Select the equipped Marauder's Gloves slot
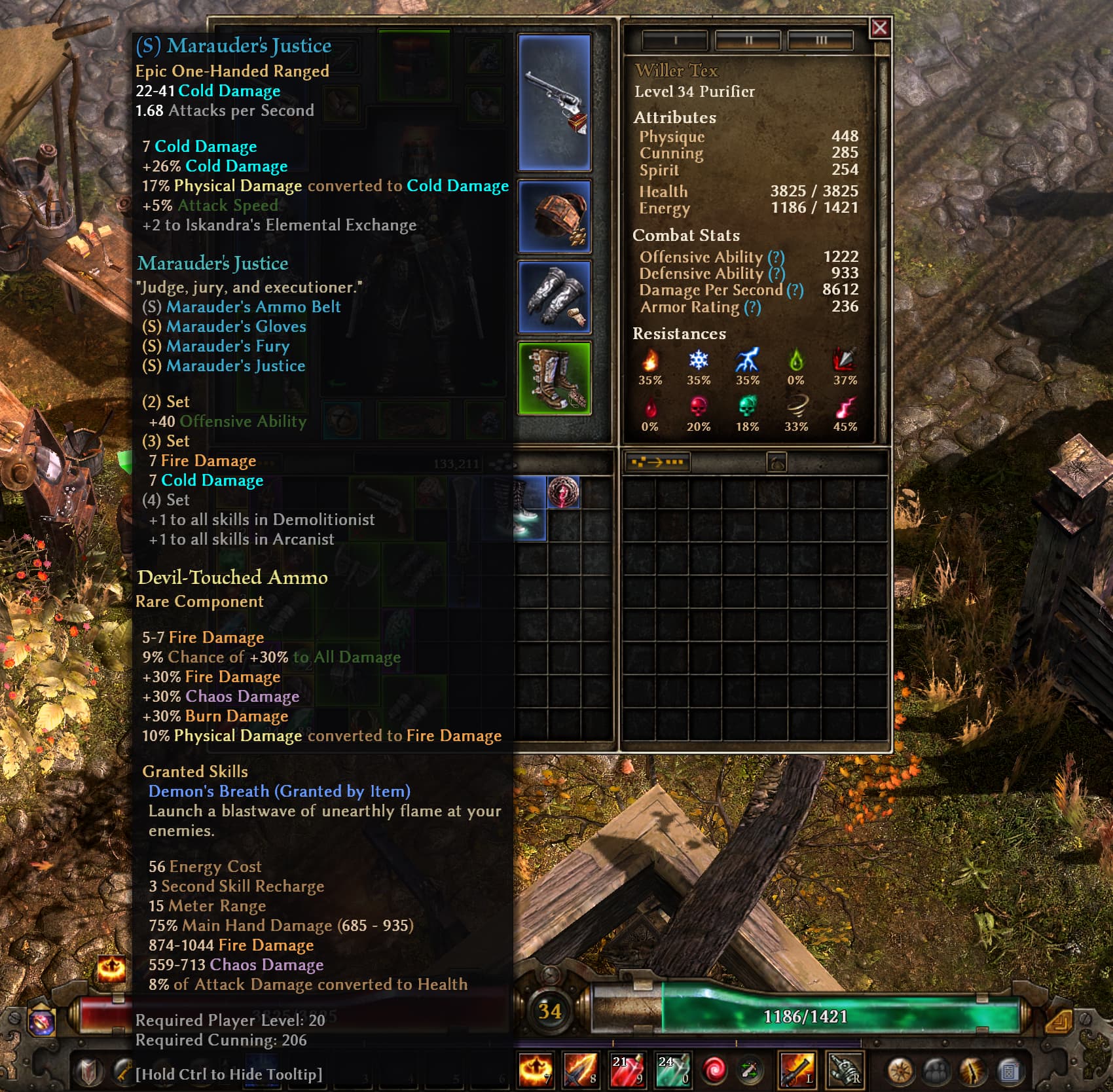1113x1092 pixels. 555,297
